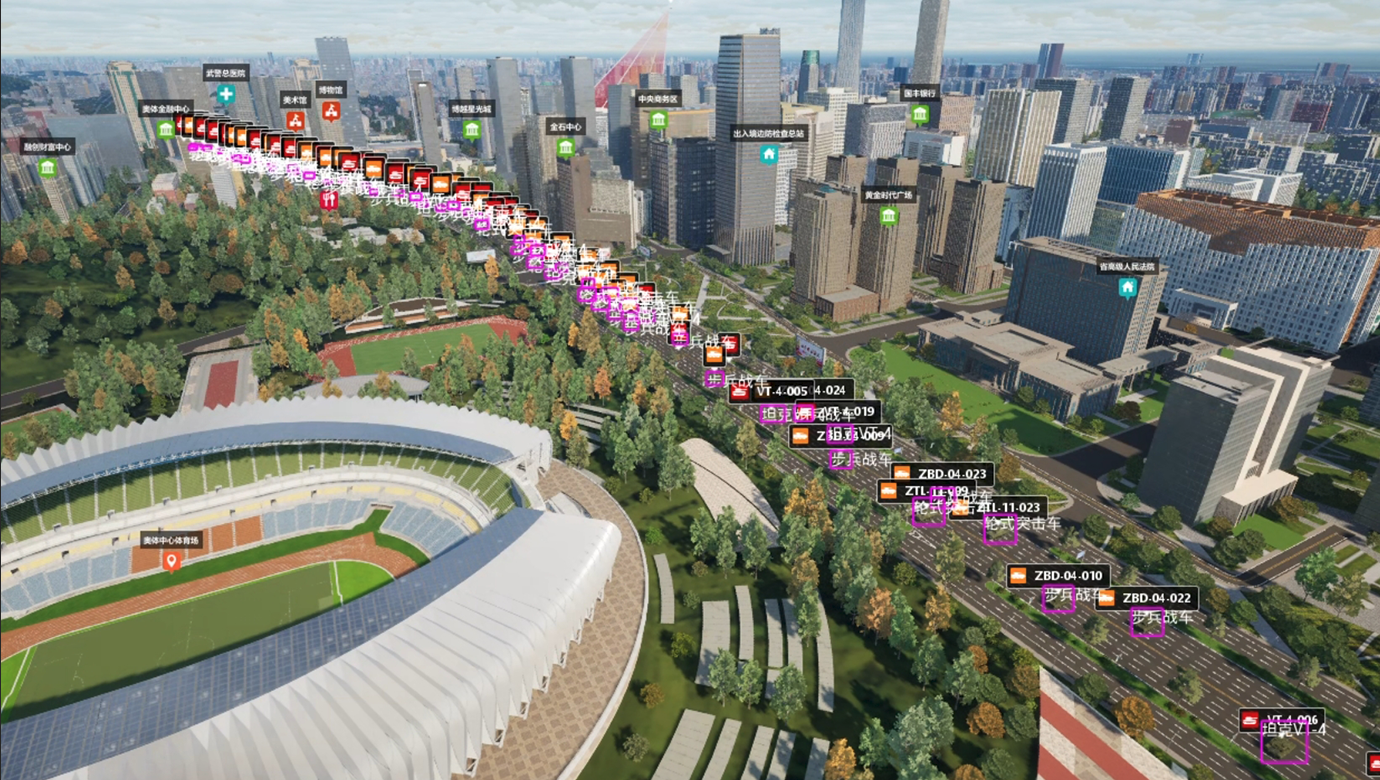Open the 融创财富中心 marker
This screenshot has height=780, width=1380.
(47, 167)
